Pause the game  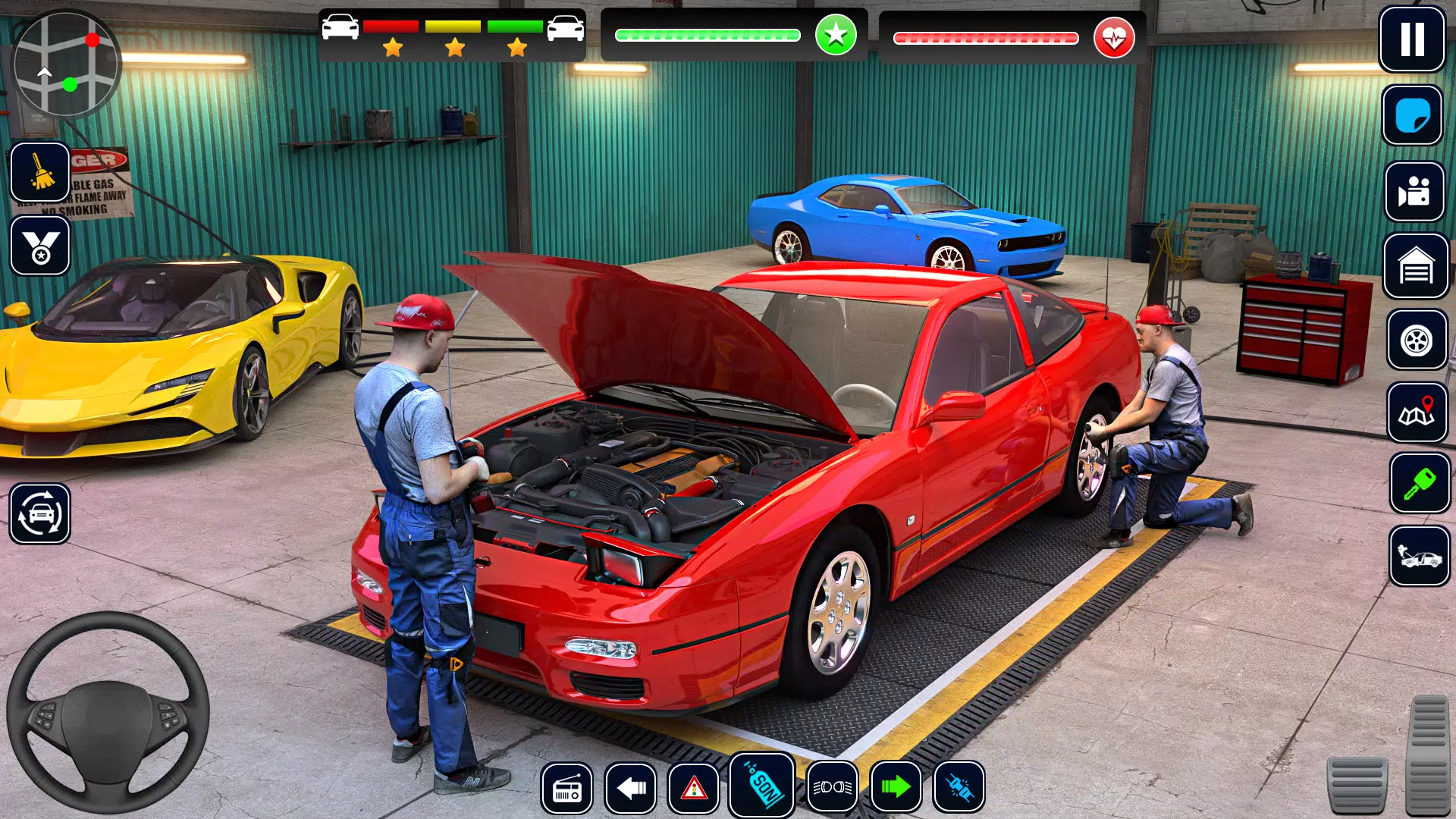1411,39
